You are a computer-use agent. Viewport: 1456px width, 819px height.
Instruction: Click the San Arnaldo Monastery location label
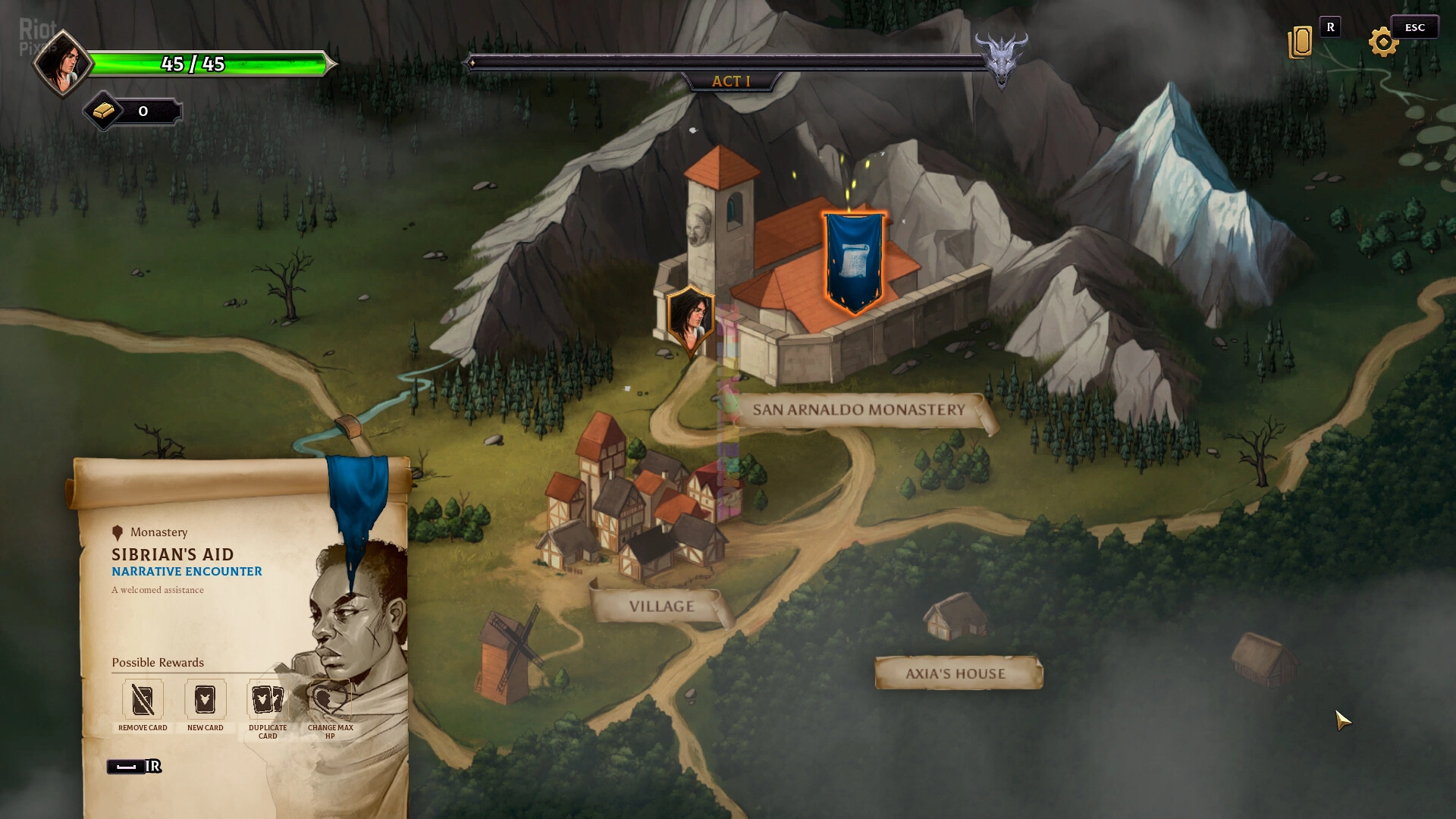pyautogui.click(x=858, y=410)
